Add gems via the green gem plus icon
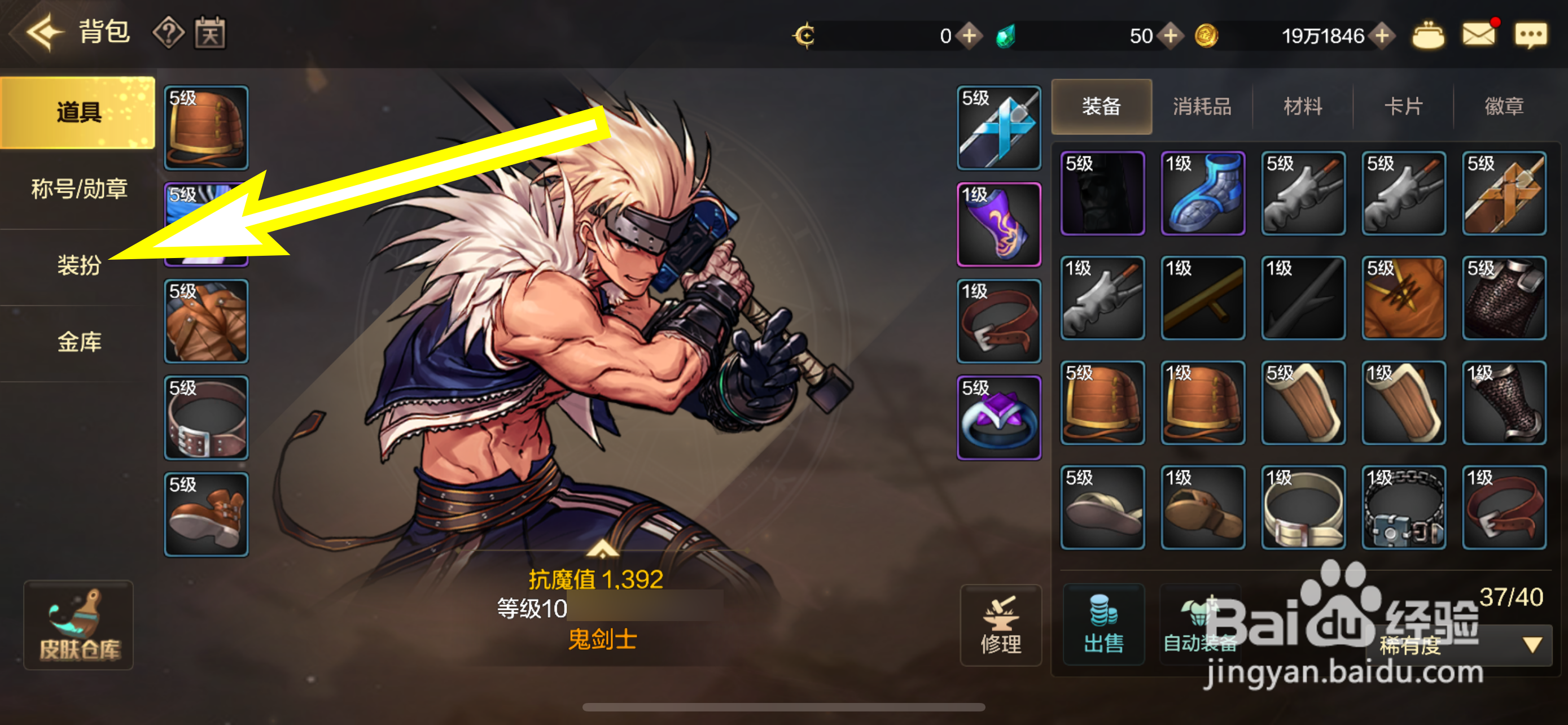This screenshot has width=1568, height=725. tap(1170, 37)
